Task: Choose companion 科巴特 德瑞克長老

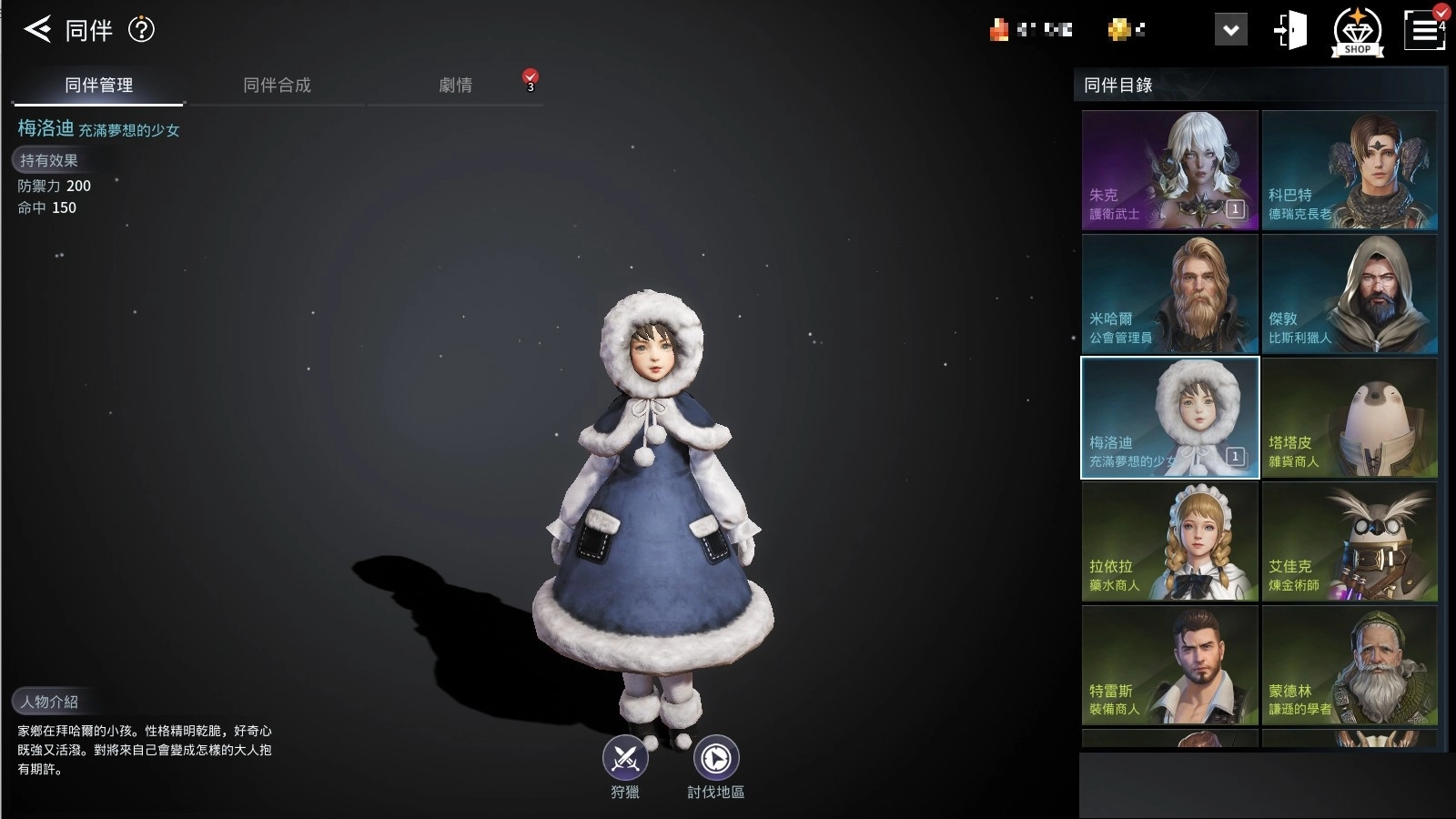Action: [1350, 170]
